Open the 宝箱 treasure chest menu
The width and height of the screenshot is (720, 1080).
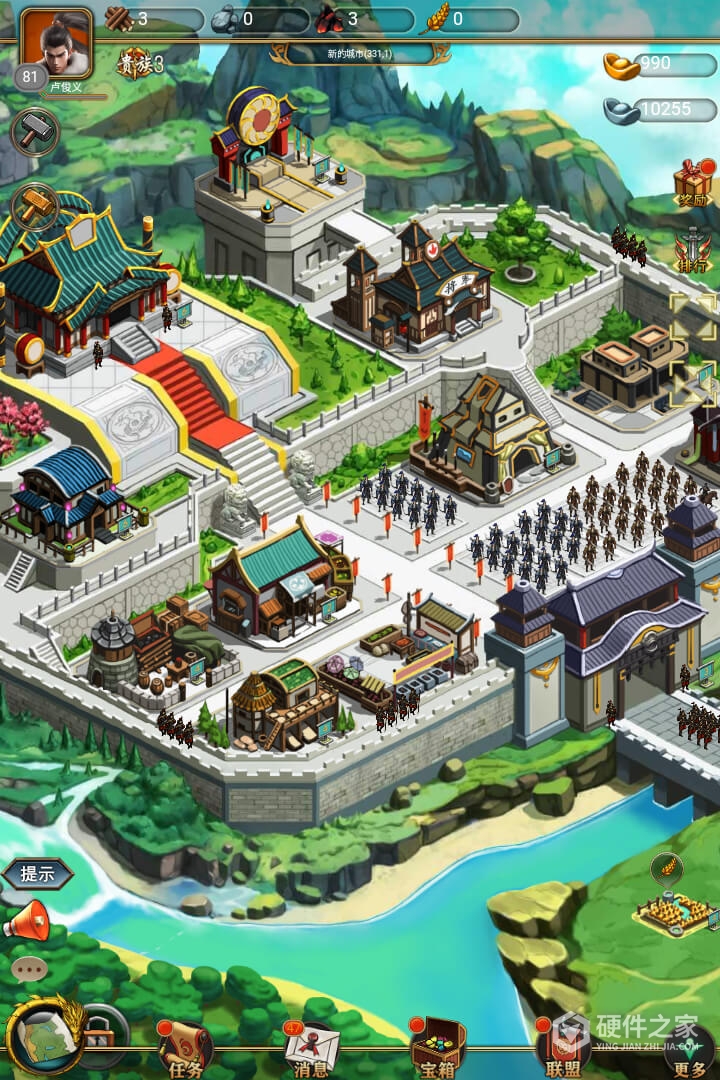437,1049
